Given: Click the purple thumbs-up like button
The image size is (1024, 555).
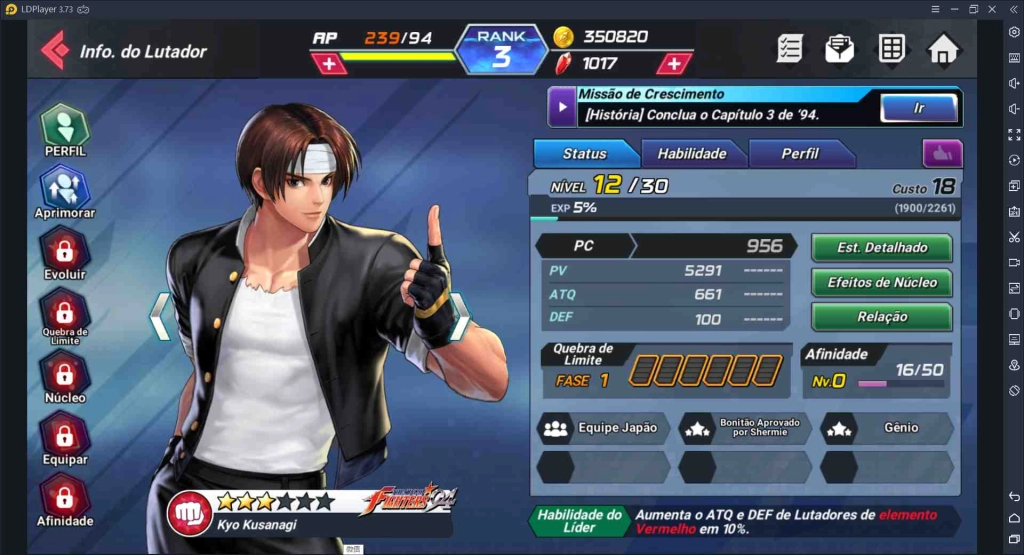Looking at the screenshot, I should 942,153.
